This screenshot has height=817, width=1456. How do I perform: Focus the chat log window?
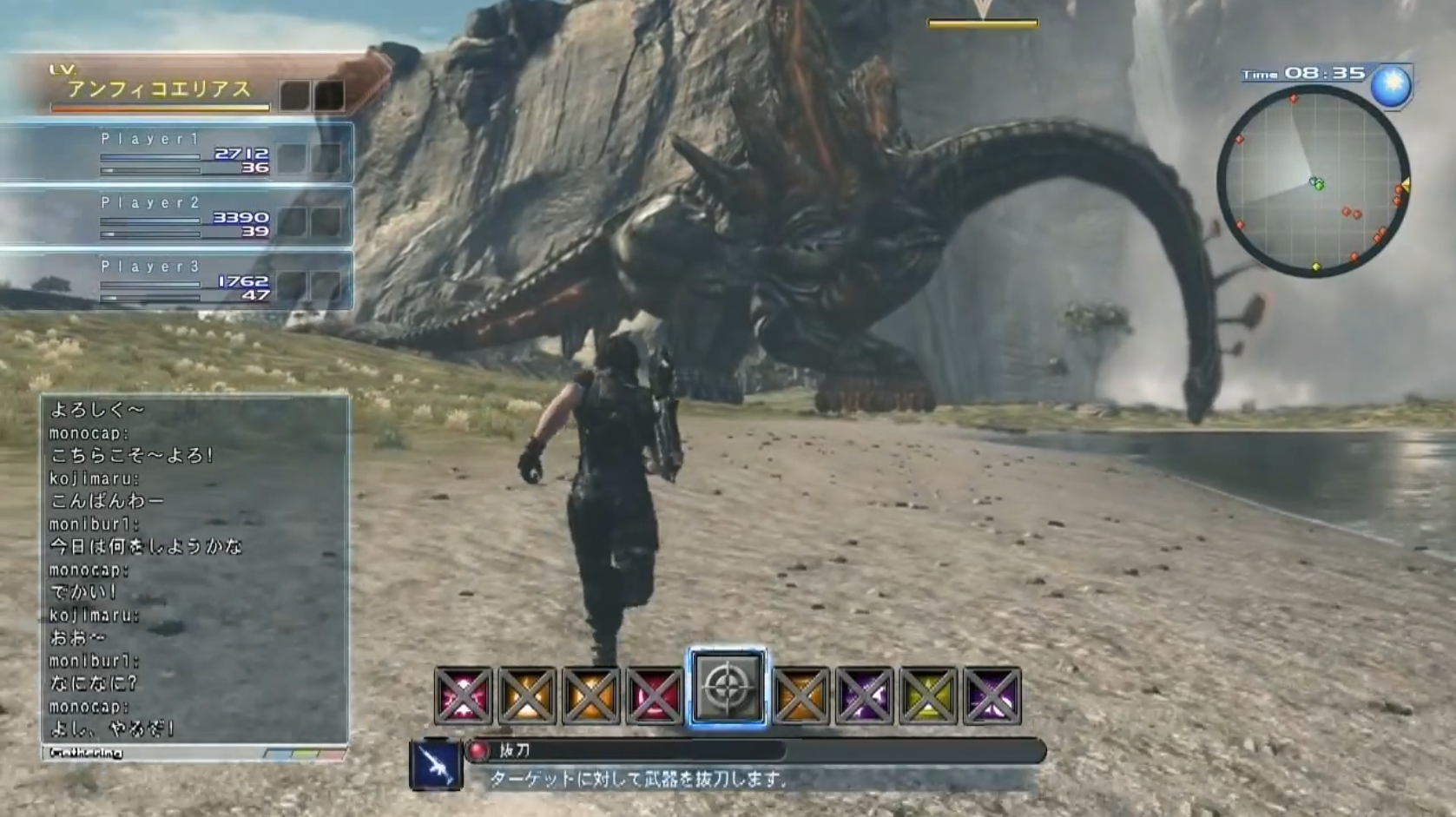pyautogui.click(x=194, y=569)
